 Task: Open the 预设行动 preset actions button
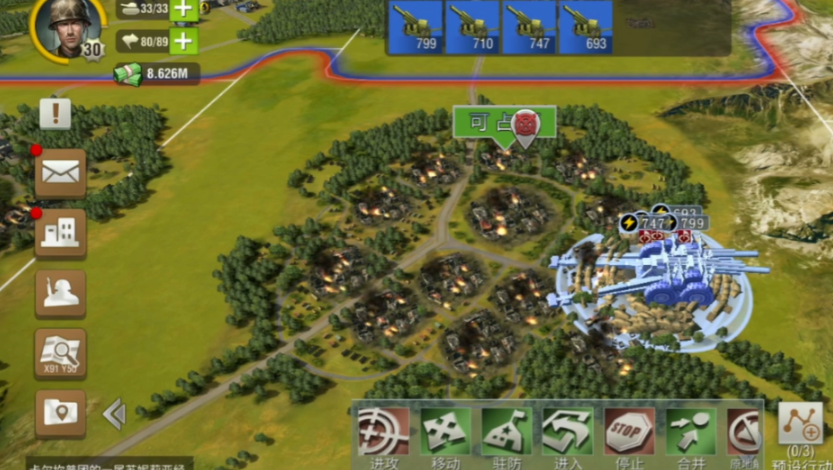[800, 430]
